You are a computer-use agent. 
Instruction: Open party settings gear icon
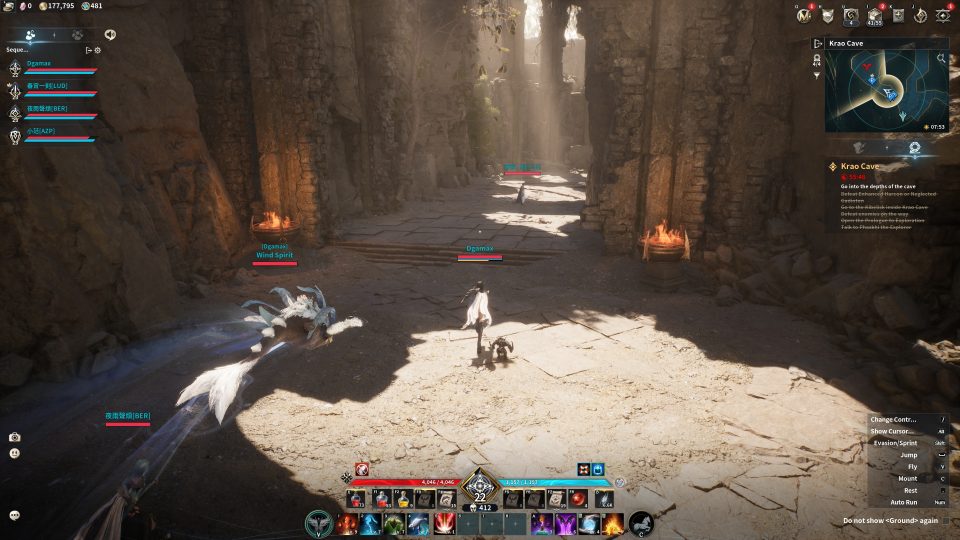point(97,49)
